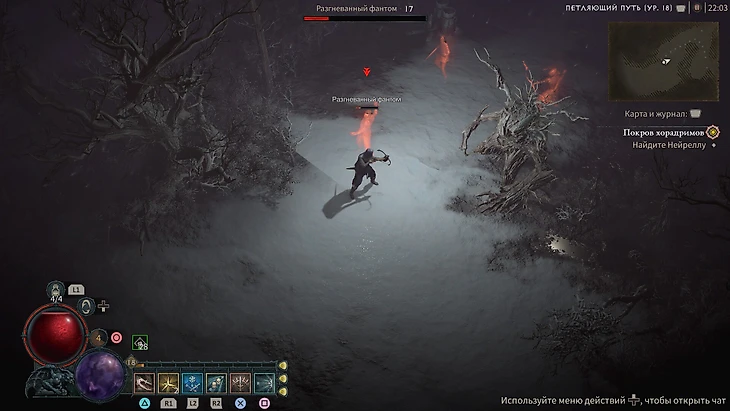Open the minimap in the corner
Viewport: 730px width, 411px height.
(664, 61)
